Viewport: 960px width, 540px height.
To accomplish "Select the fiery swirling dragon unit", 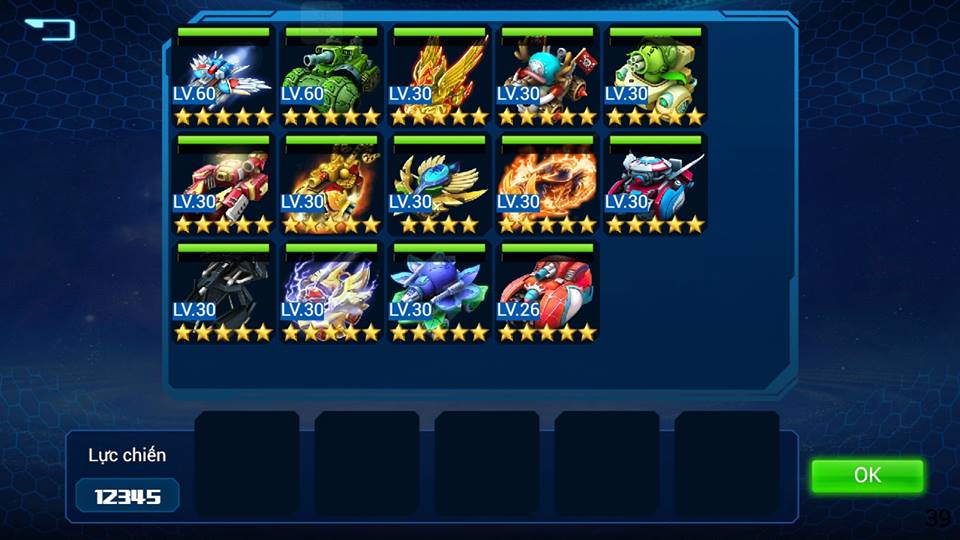I will 547,184.
